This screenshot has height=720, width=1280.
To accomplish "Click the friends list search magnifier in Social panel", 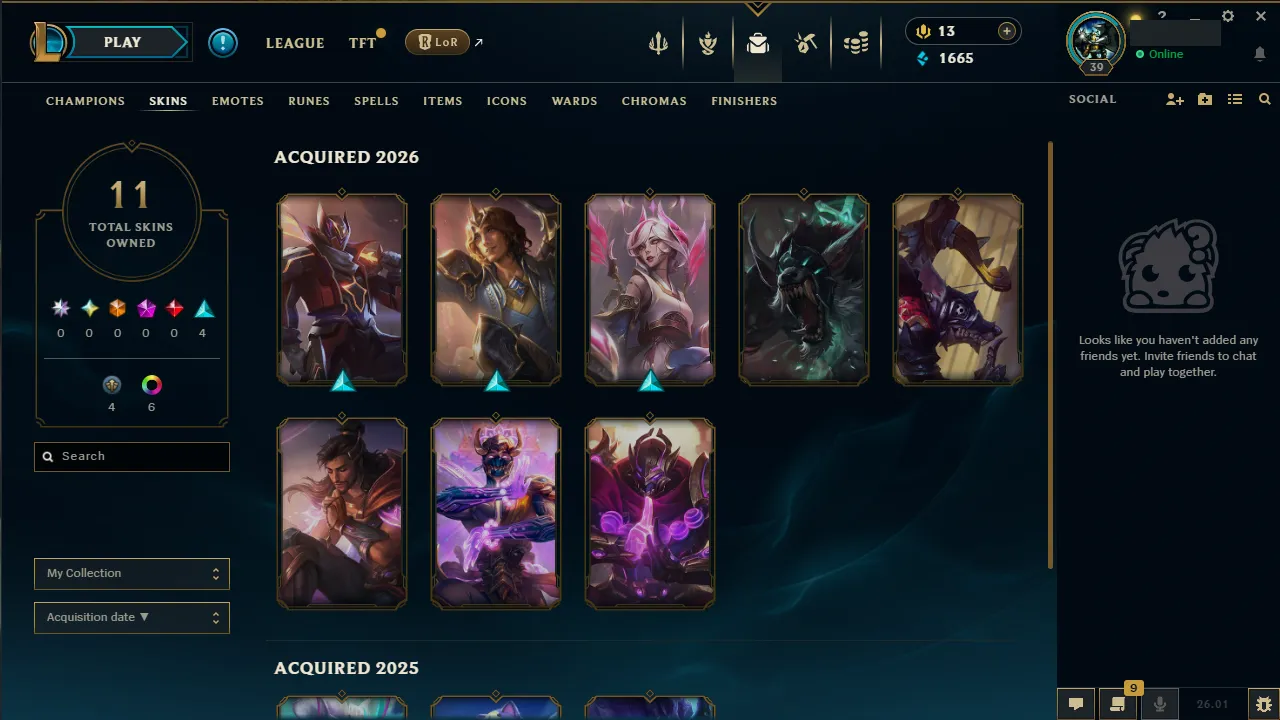I will (1264, 99).
